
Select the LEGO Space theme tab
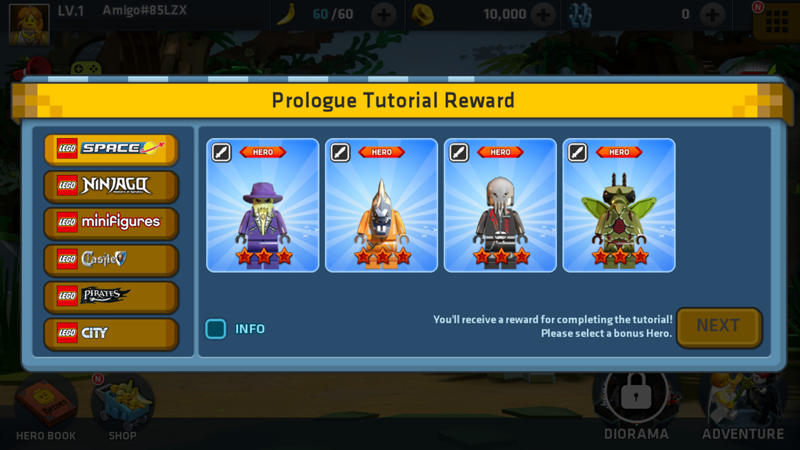[x=111, y=149]
